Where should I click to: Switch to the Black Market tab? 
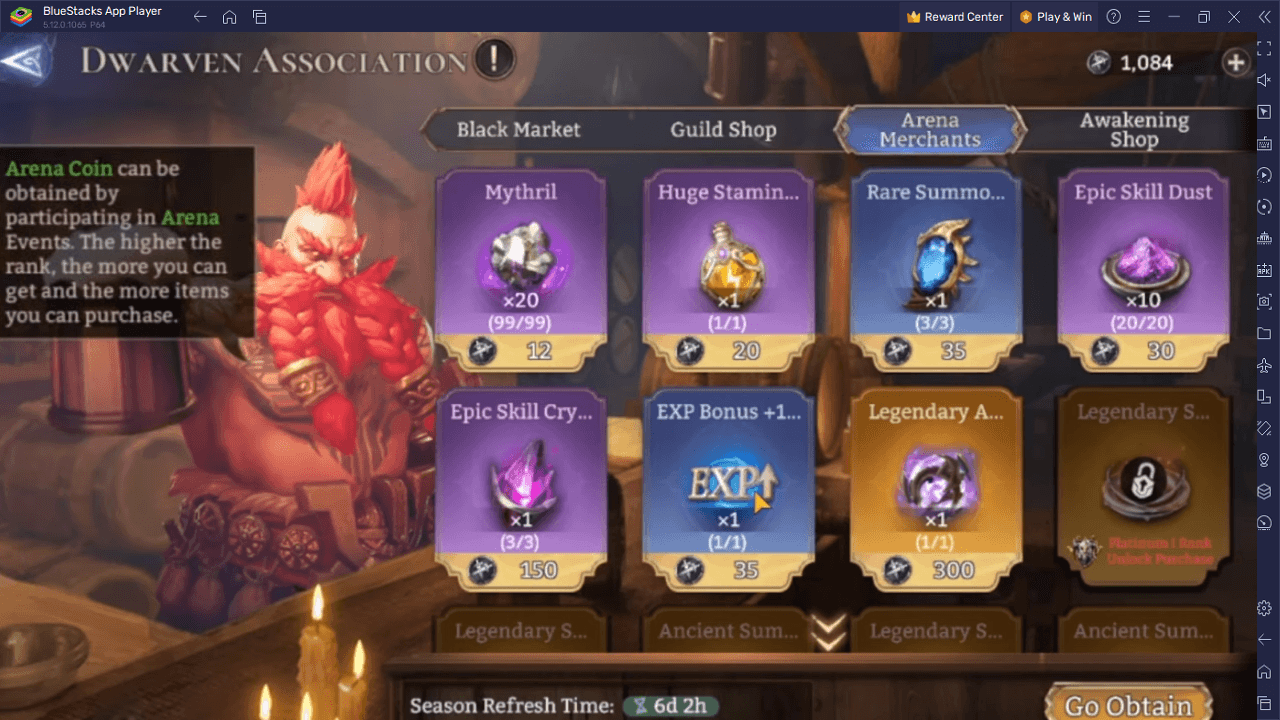[519, 129]
